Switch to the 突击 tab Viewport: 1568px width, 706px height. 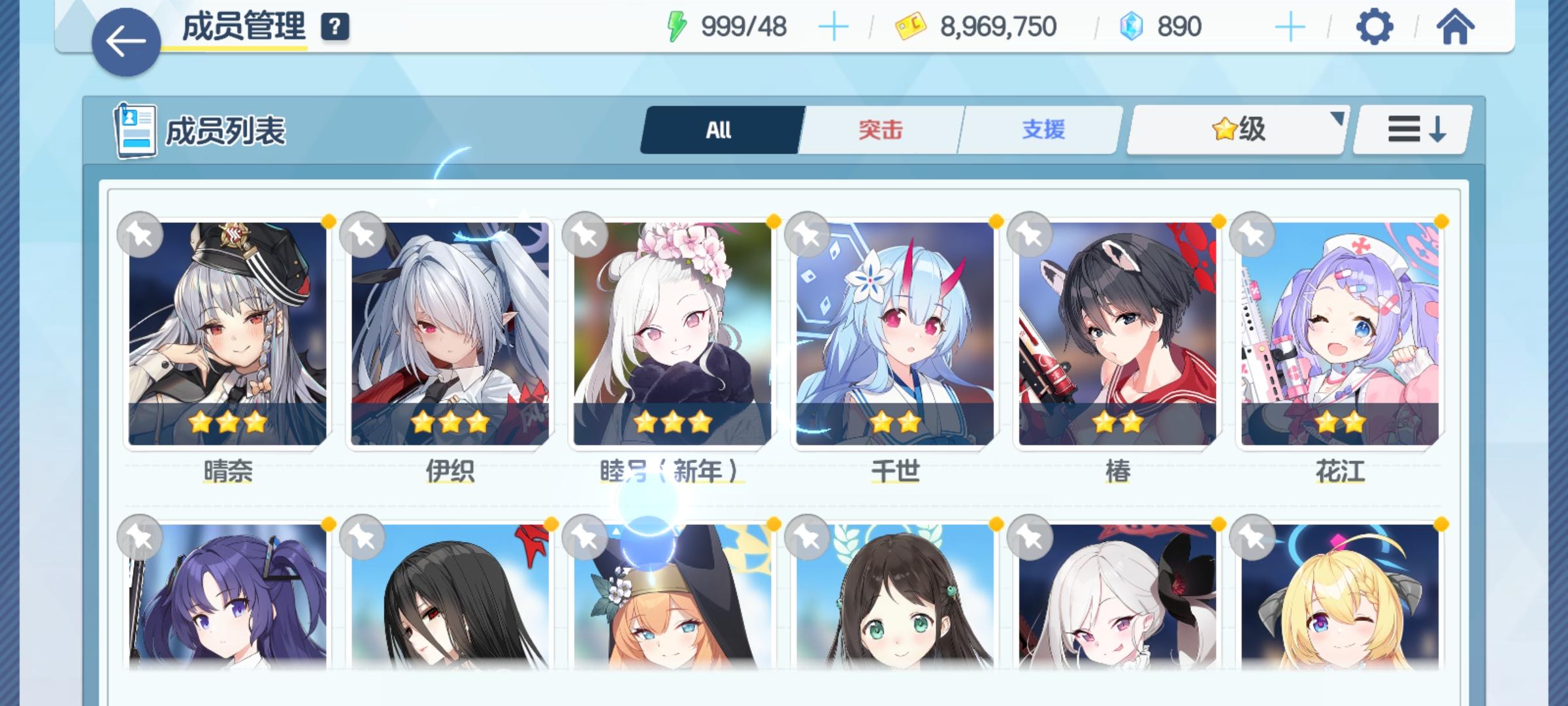[878, 129]
